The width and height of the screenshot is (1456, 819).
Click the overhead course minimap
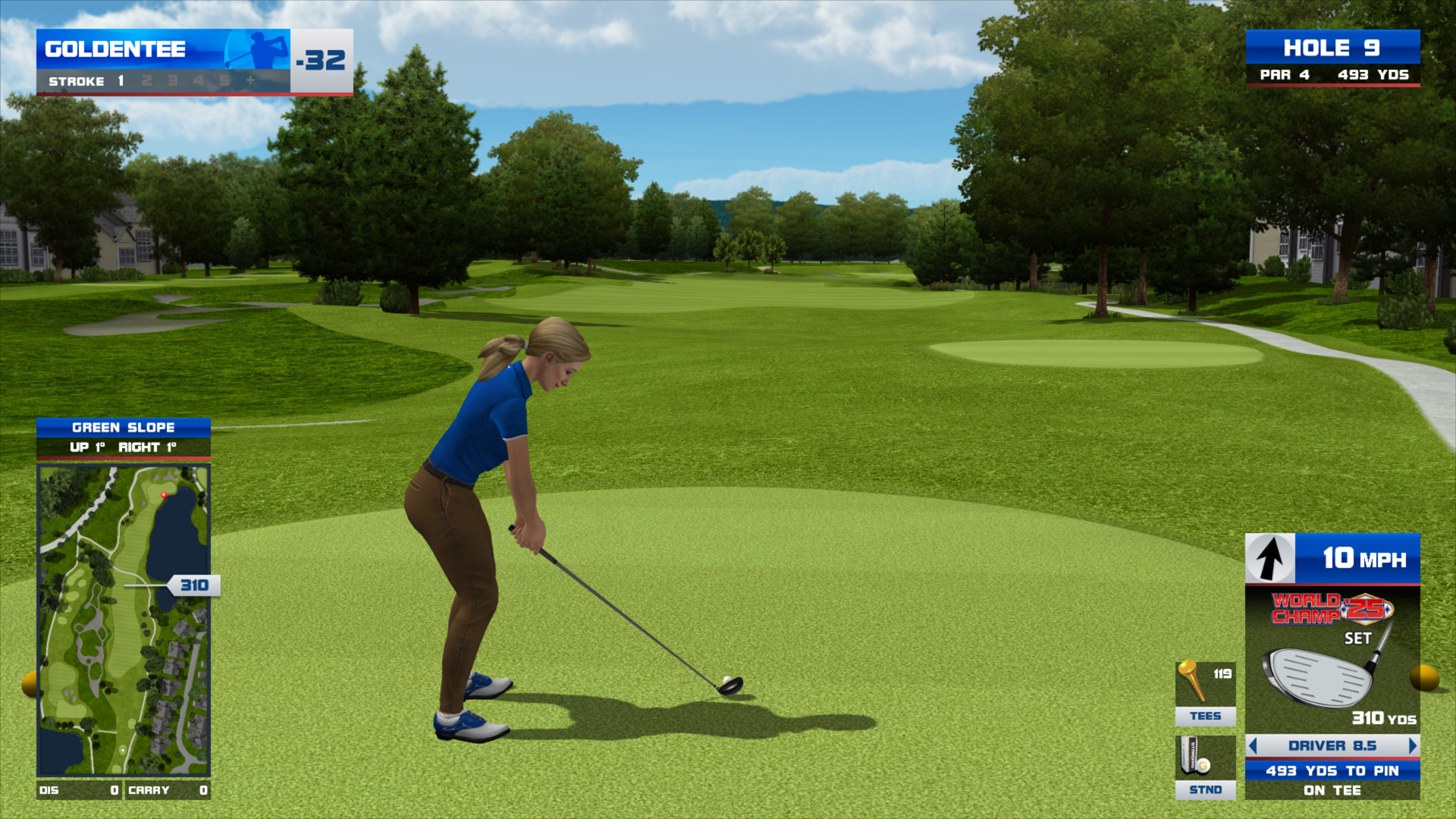[123, 620]
